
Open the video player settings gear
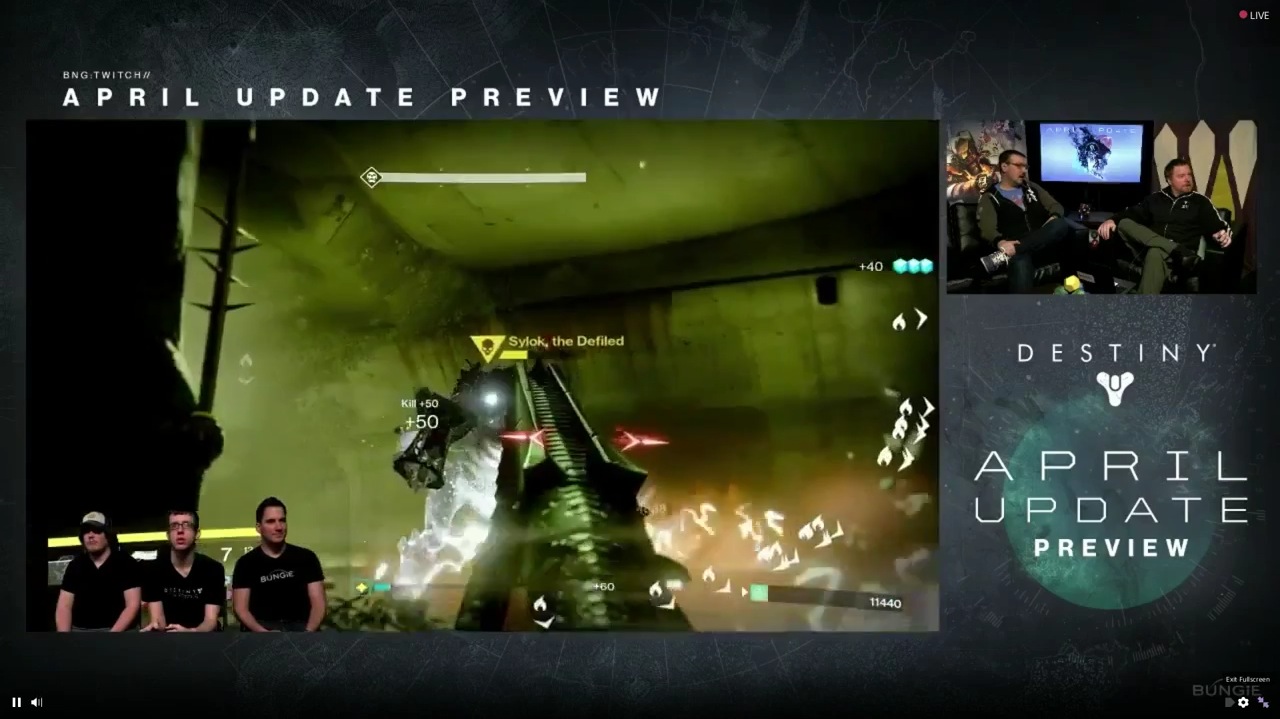tap(1243, 702)
